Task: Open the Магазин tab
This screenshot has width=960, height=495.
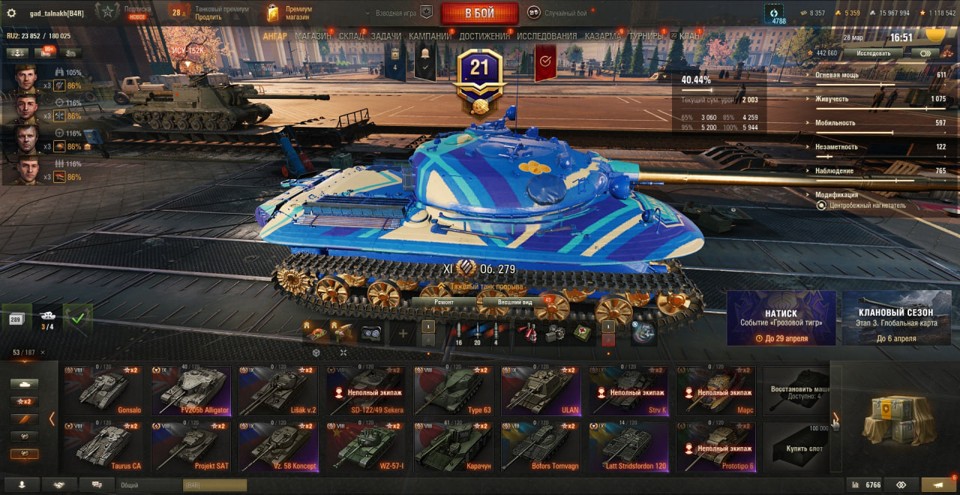Action: 313,36
